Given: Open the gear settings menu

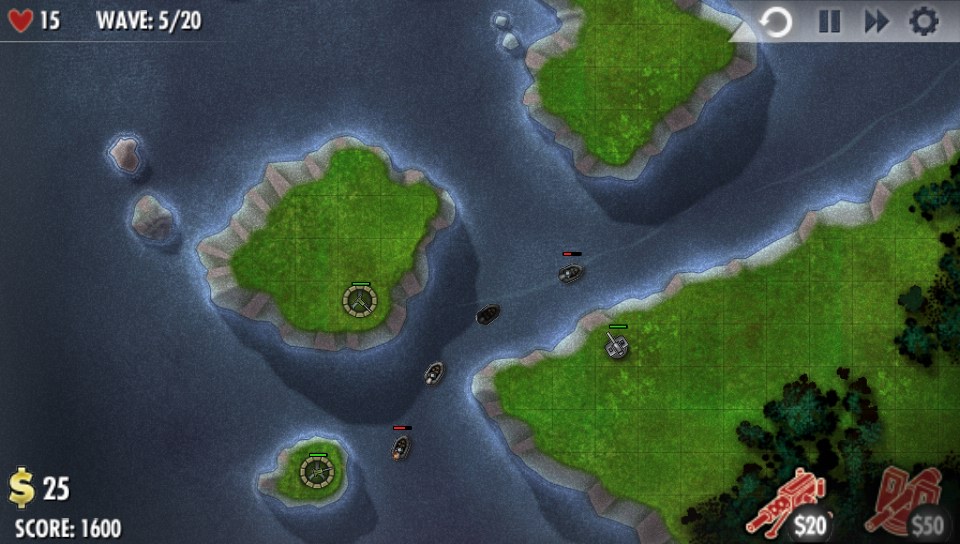Looking at the screenshot, I should click(x=923, y=21).
